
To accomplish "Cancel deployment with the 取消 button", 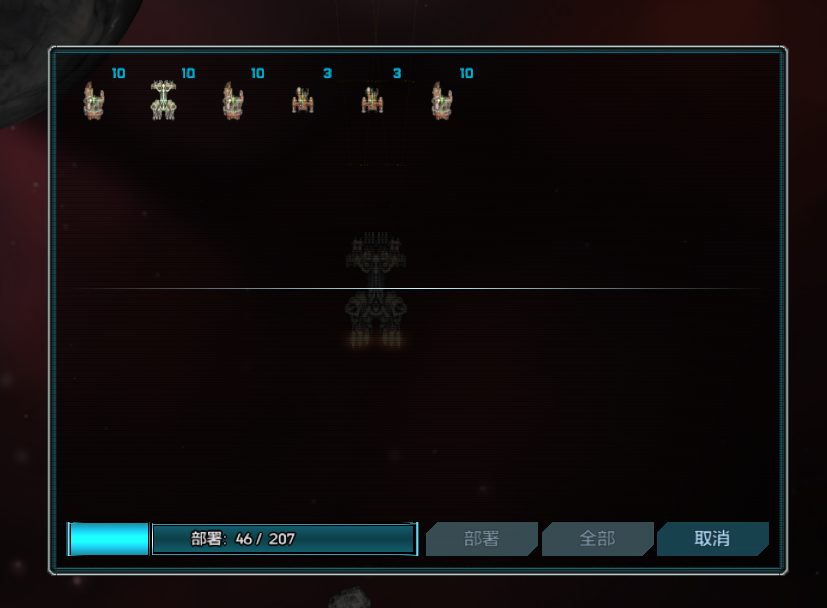I will coord(712,539).
